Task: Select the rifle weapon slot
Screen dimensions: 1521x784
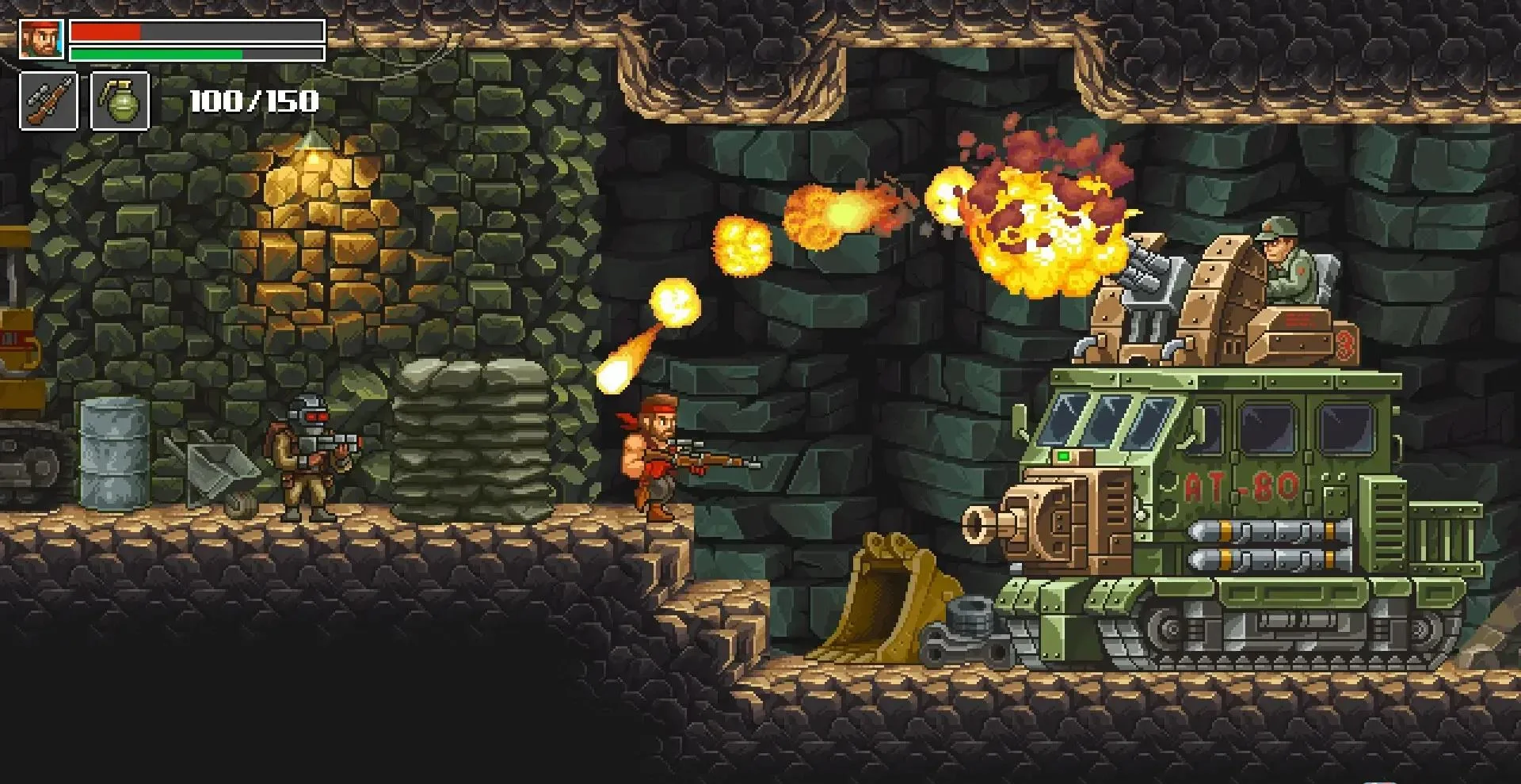Action: [48, 101]
